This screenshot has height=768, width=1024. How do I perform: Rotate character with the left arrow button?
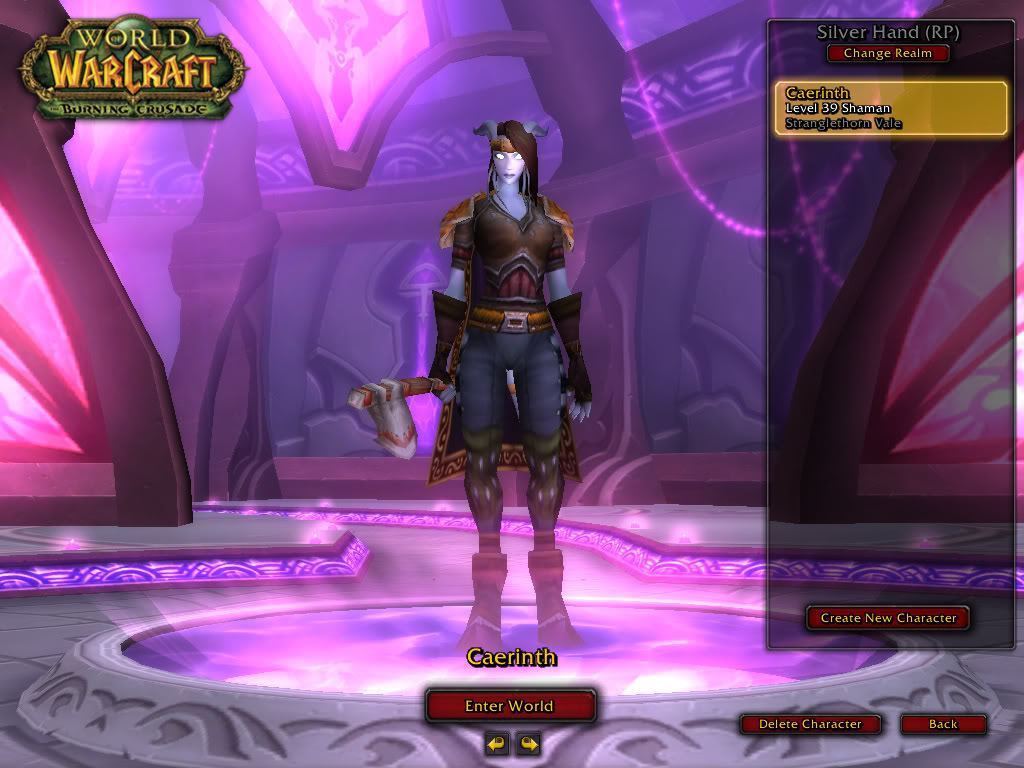496,743
